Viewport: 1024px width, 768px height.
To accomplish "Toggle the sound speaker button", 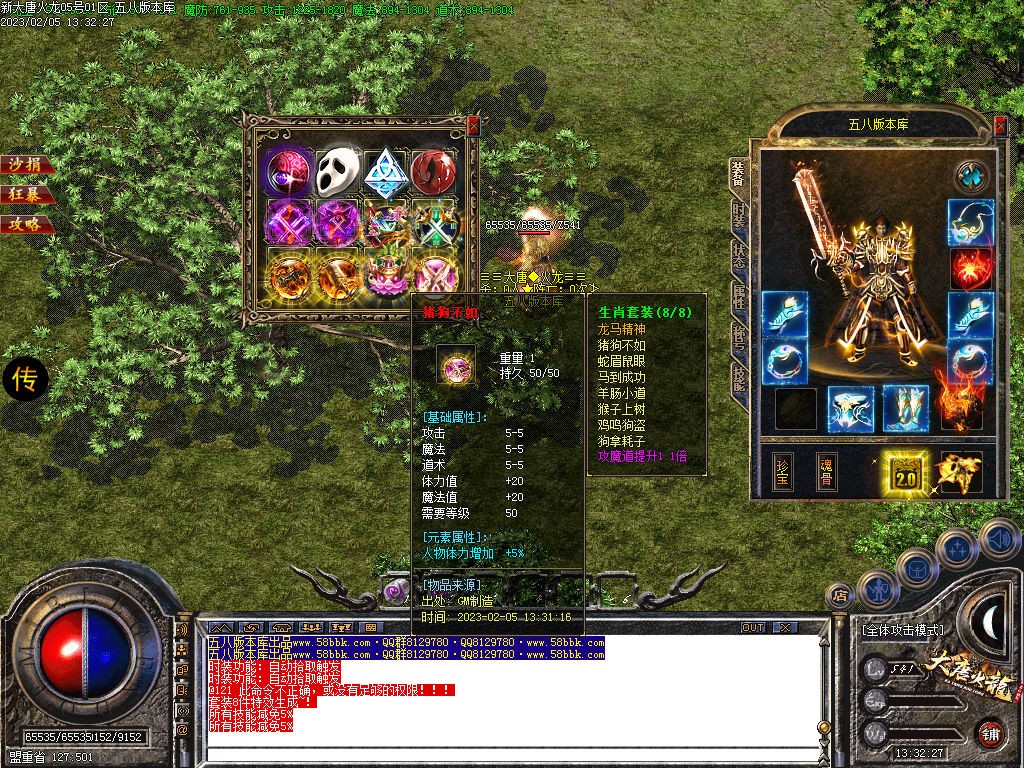I will point(999,538).
